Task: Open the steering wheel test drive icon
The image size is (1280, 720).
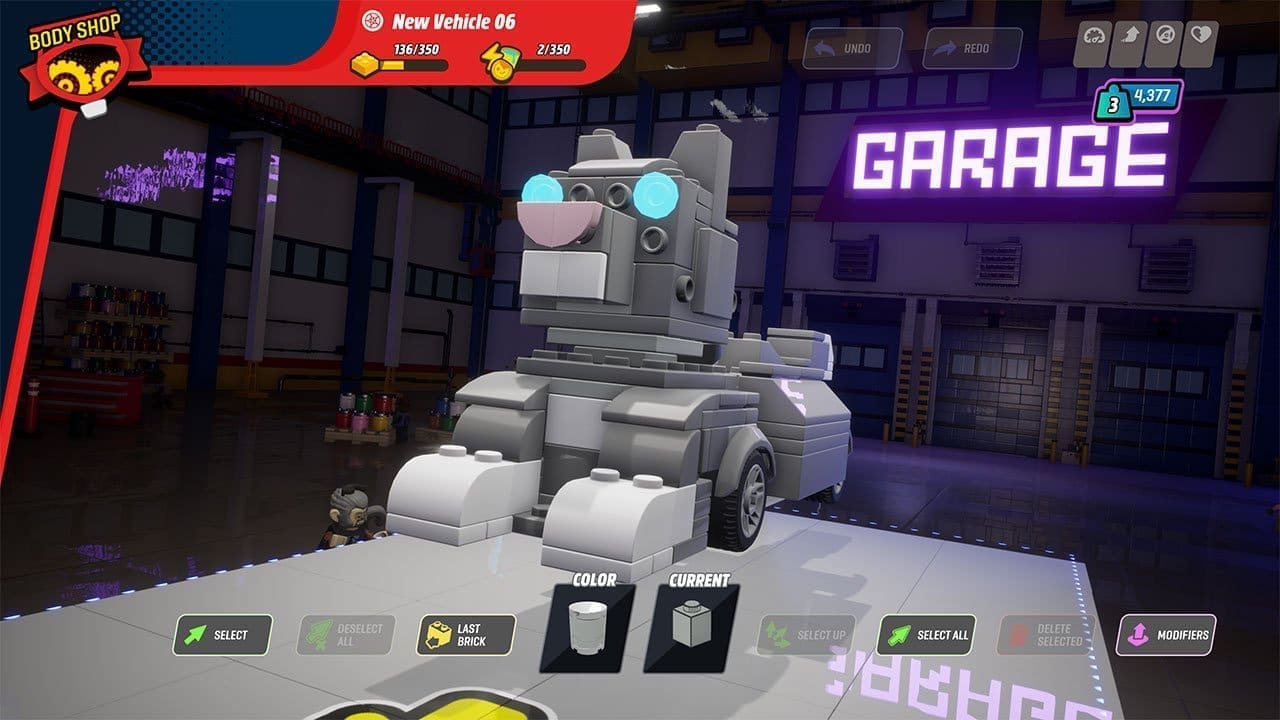Action: (1165, 33)
